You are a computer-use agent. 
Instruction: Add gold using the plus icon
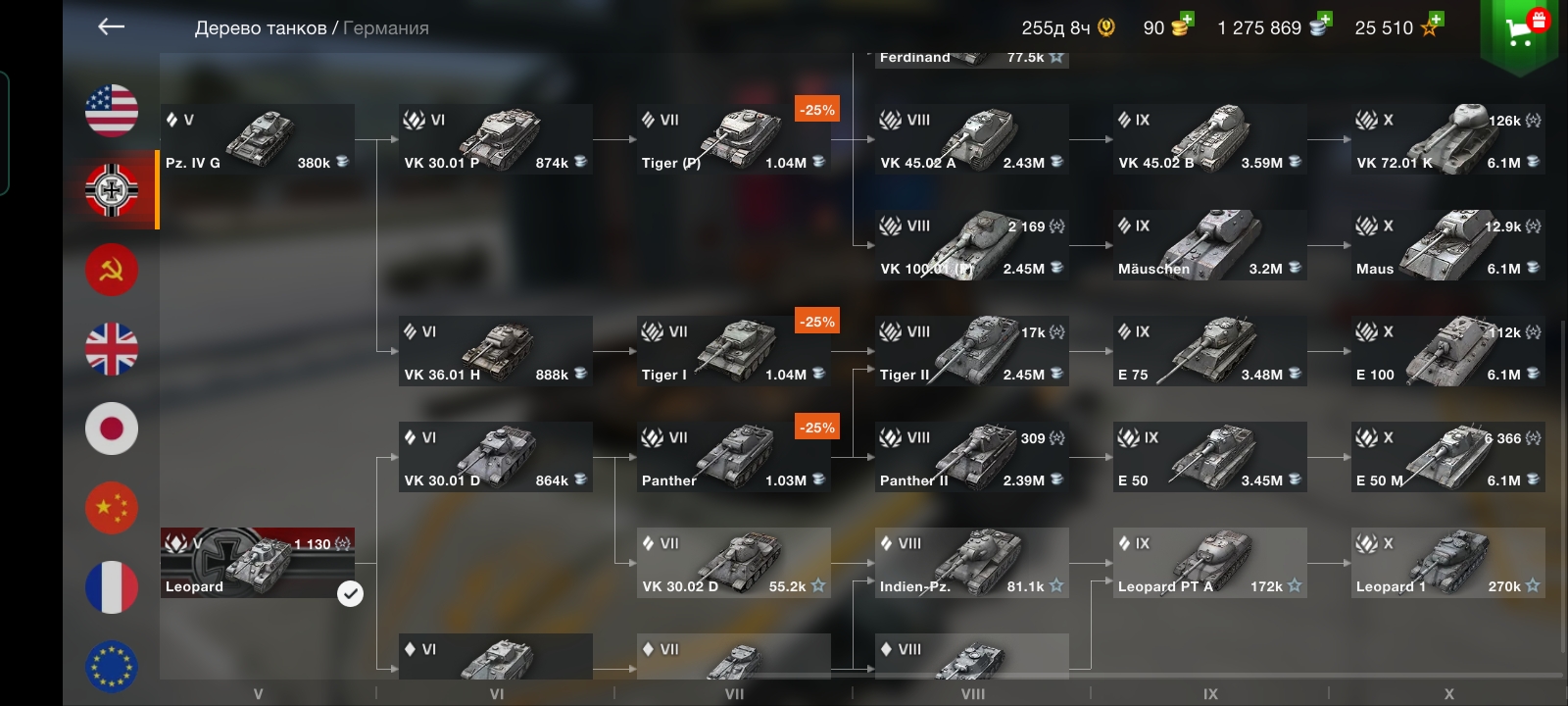point(1185,20)
